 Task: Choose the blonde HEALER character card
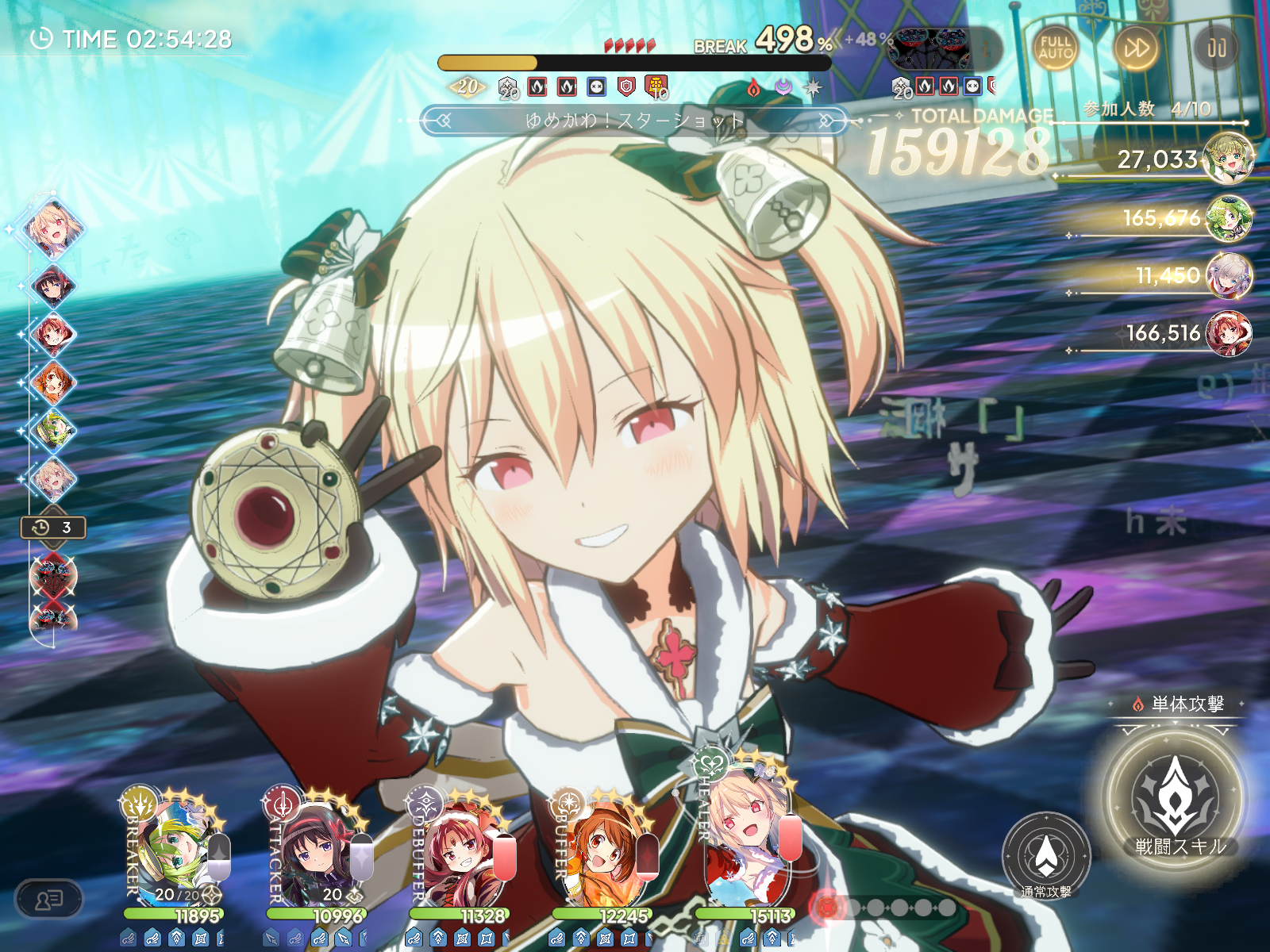point(746,850)
